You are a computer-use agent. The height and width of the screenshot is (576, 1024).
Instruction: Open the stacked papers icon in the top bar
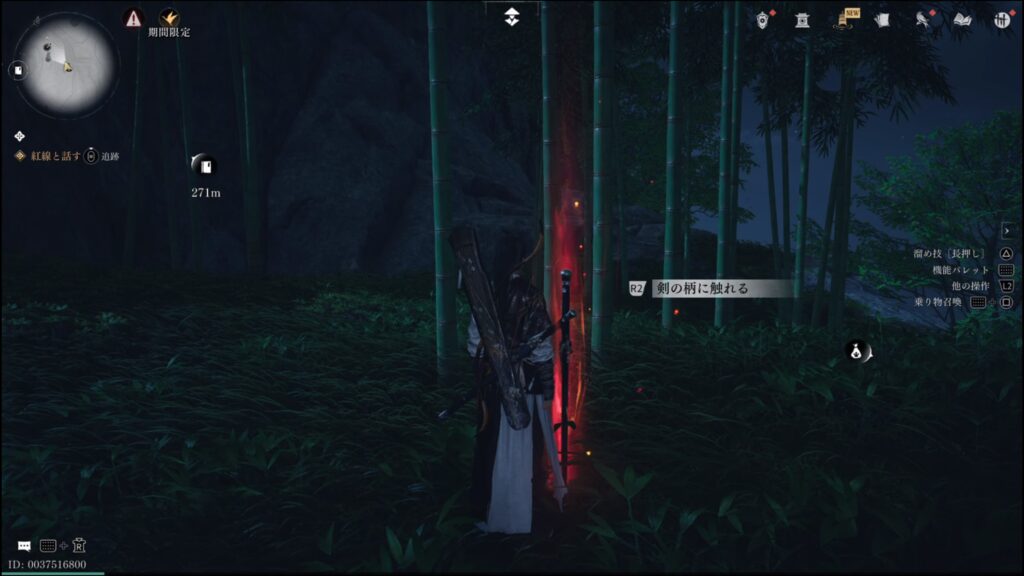[x=882, y=20]
